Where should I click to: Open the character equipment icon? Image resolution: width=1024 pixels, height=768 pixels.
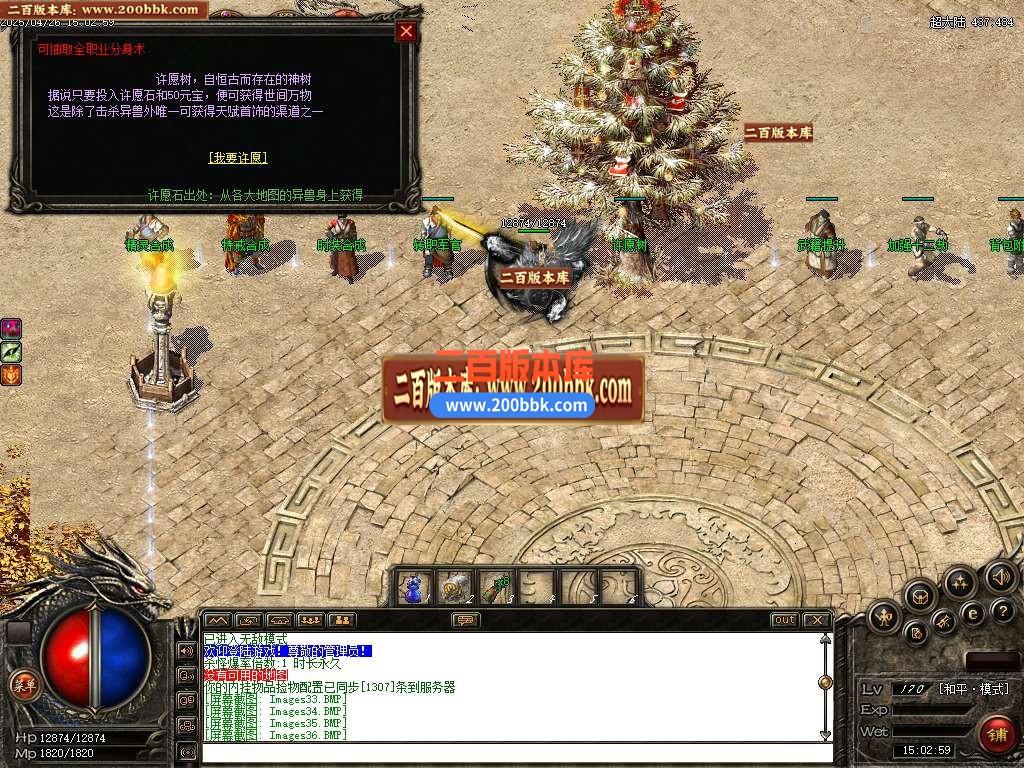884,616
